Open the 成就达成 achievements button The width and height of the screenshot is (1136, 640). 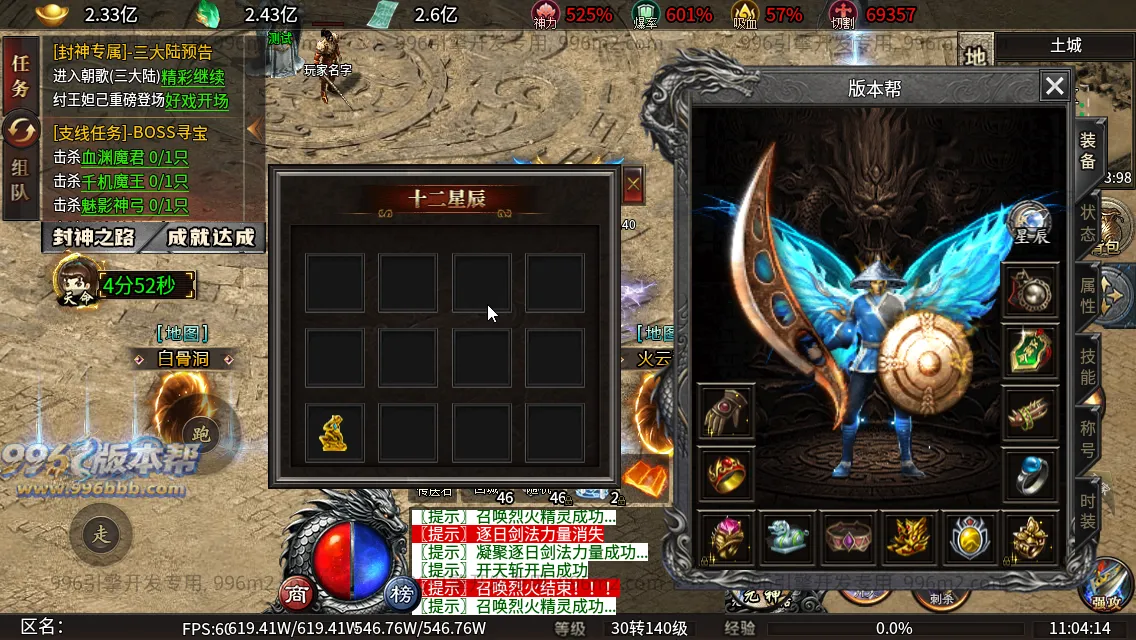tap(211, 238)
